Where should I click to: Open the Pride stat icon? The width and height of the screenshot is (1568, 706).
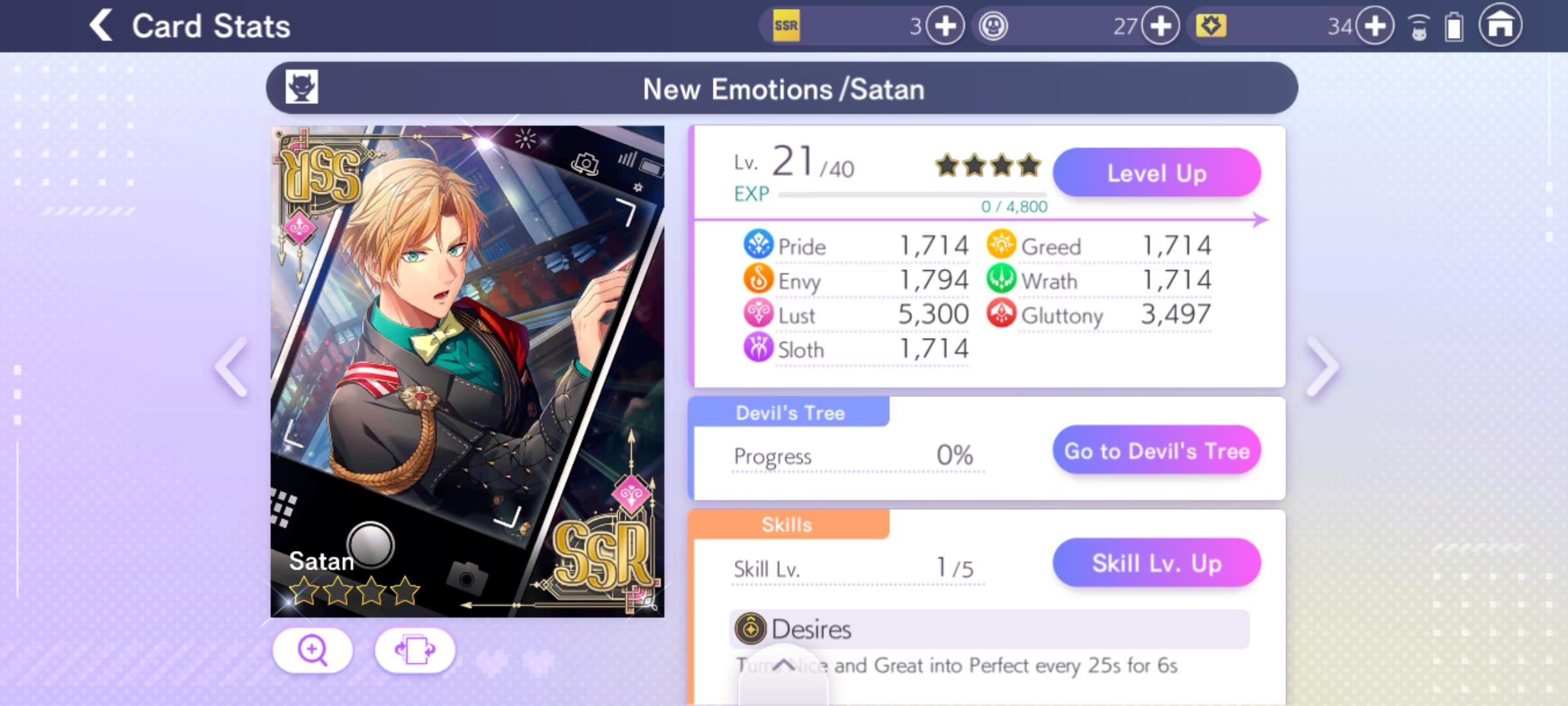[x=759, y=246]
